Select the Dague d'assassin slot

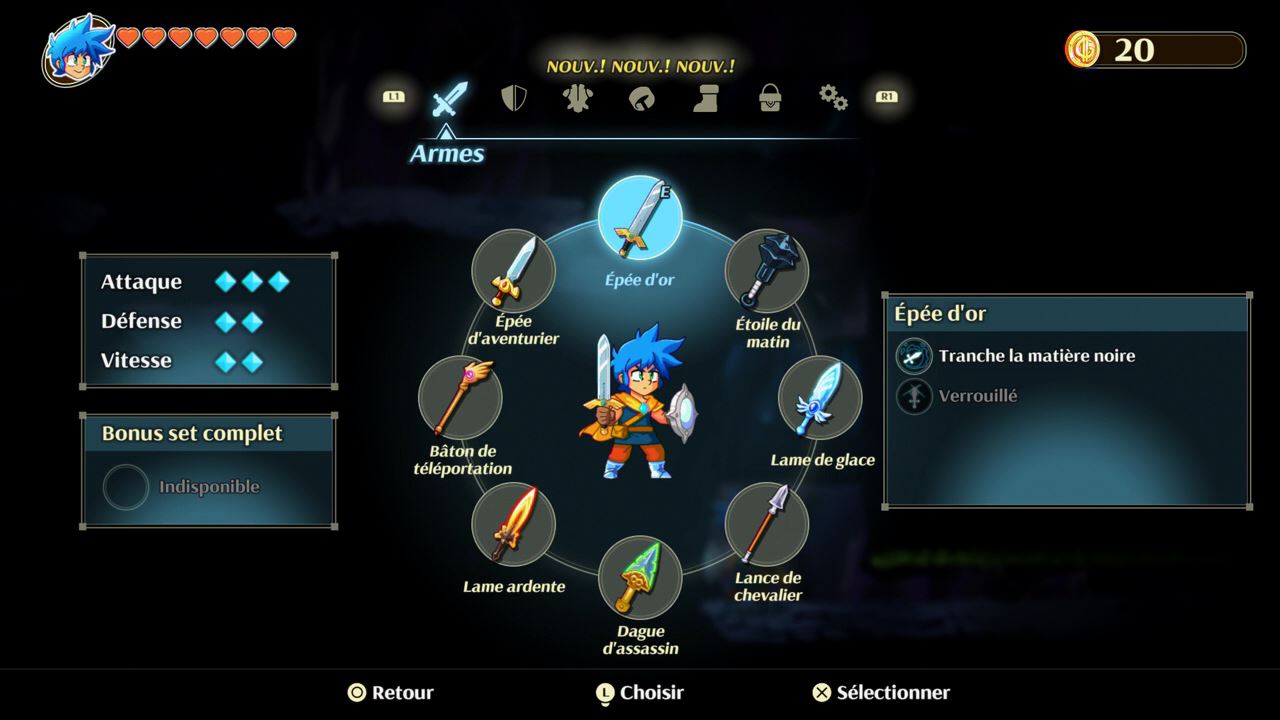click(640, 577)
